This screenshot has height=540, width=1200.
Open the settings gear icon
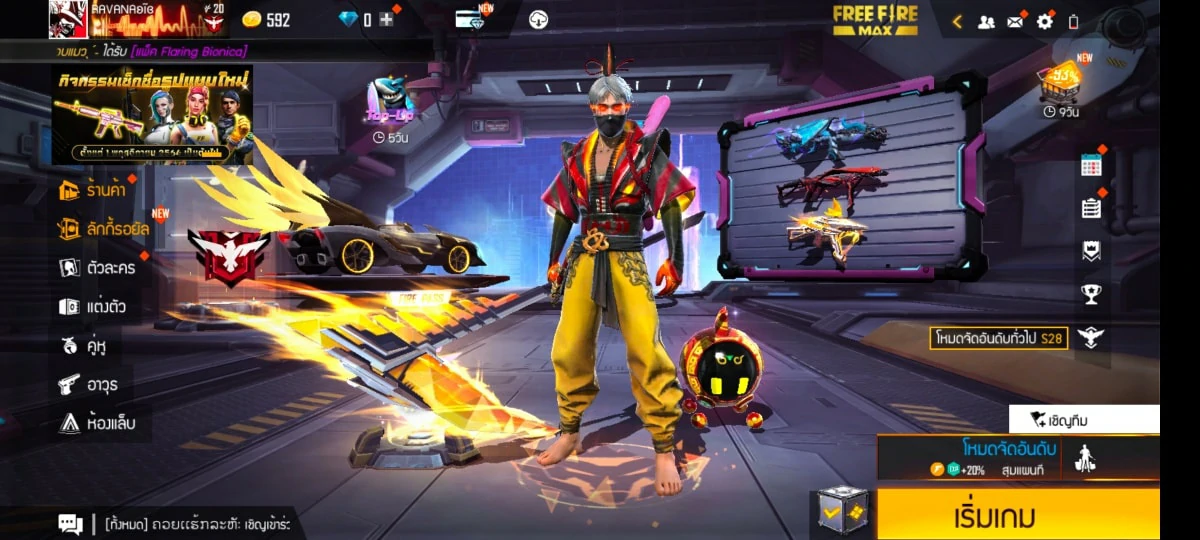[x=1044, y=21]
